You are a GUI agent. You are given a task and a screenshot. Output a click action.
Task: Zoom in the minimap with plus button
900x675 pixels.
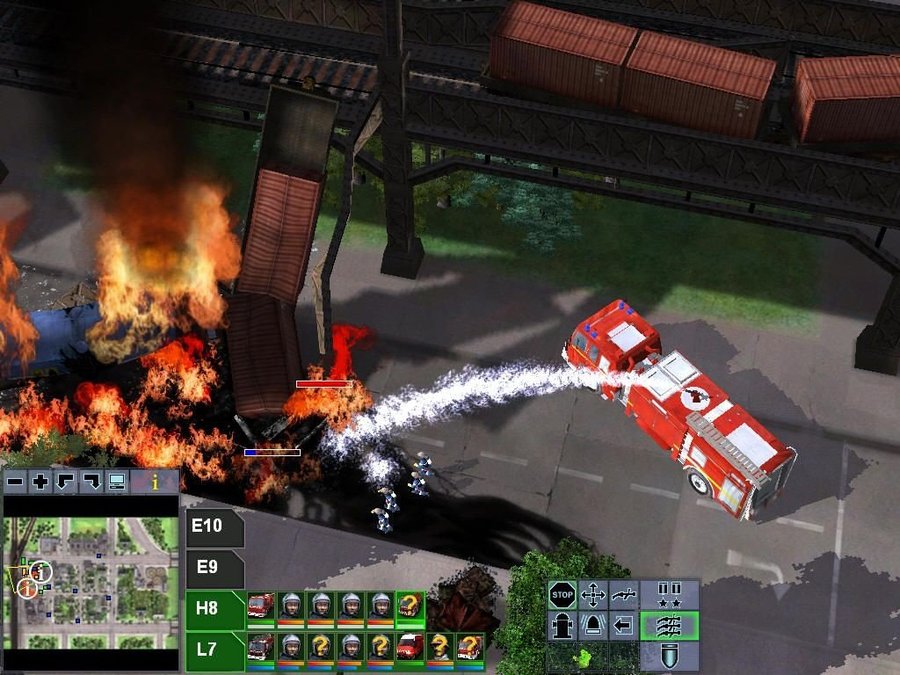(40, 482)
